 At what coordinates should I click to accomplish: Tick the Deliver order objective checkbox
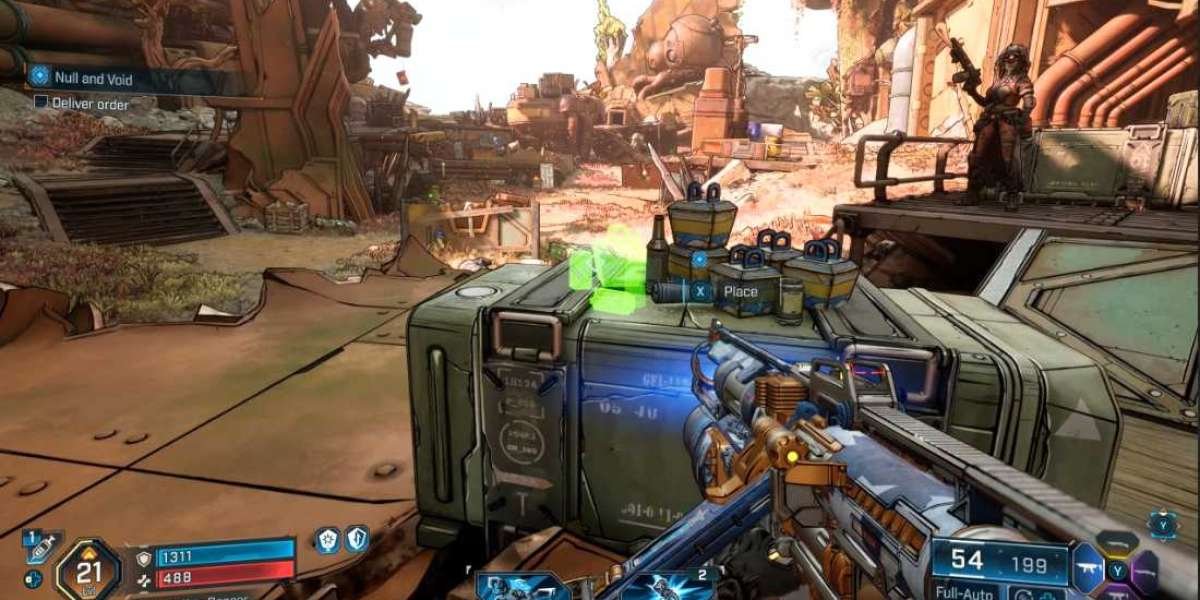coord(41,102)
